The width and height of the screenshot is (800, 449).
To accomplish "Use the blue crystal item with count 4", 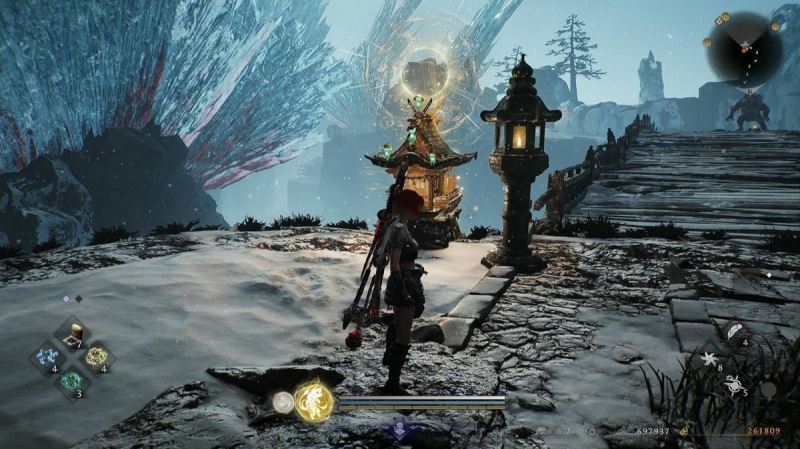I will pyautogui.click(x=47, y=357).
